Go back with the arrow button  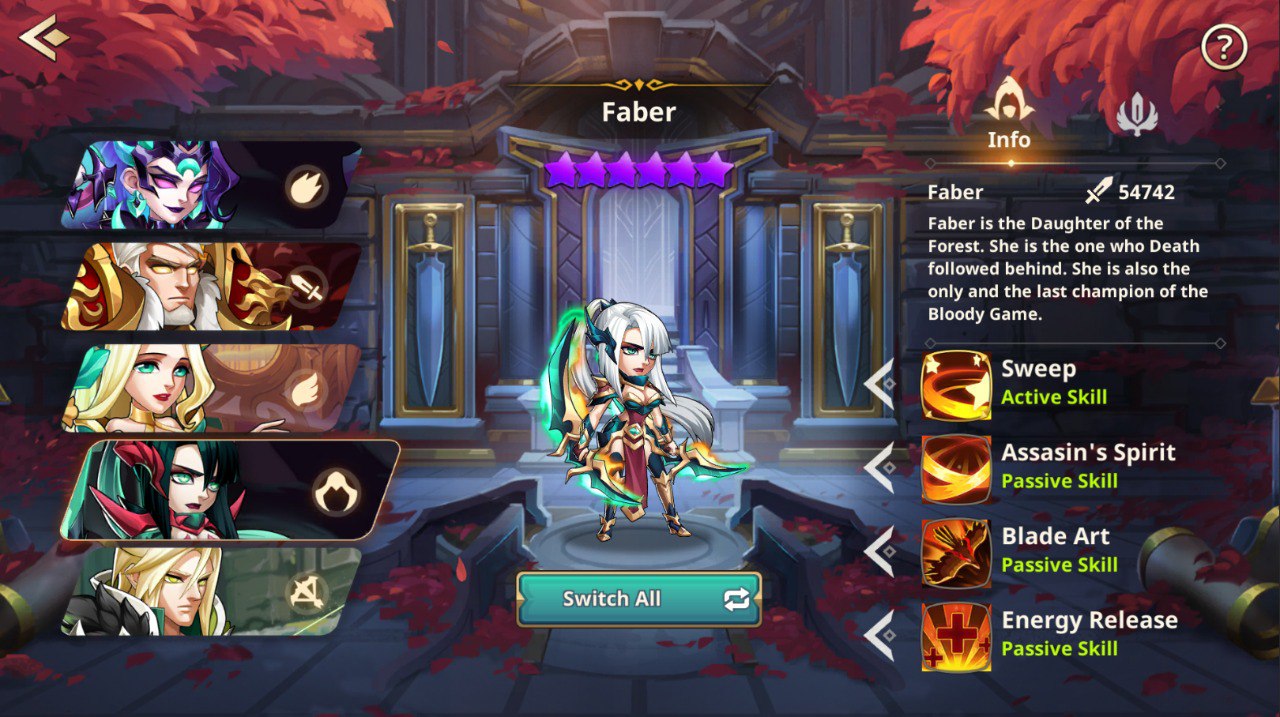click(43, 38)
